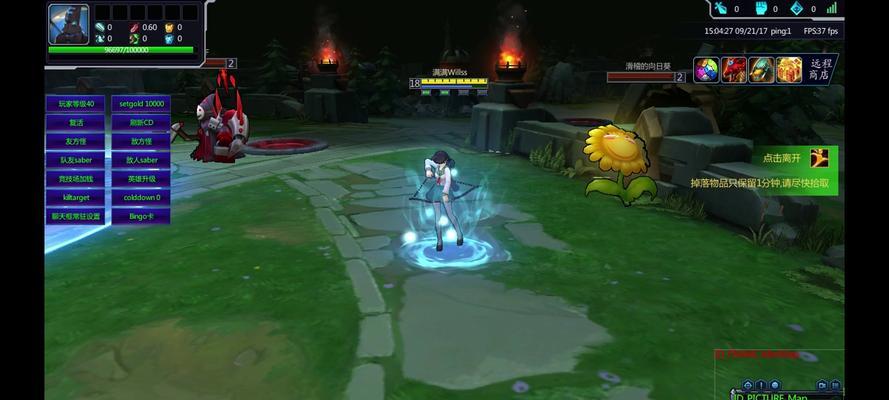
Task: Click the 敌人saber button
Action: pyautogui.click(x=141, y=160)
